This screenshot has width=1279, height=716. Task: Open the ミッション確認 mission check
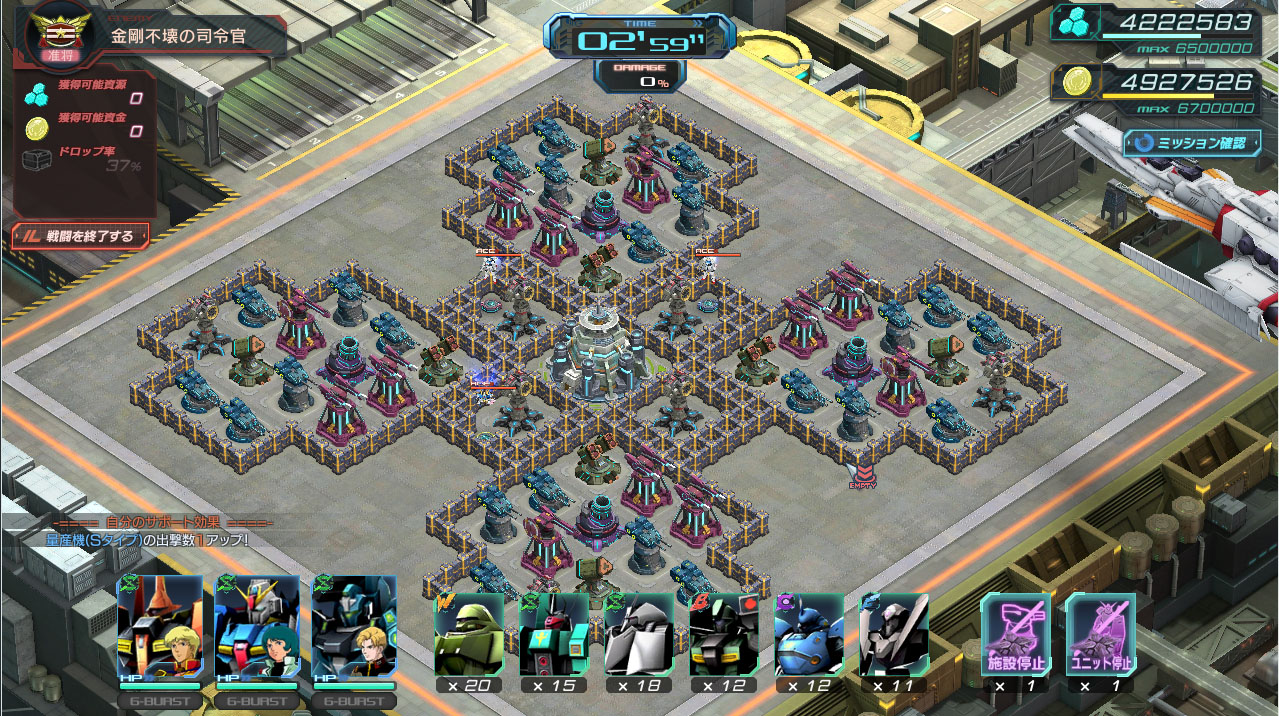[1192, 143]
